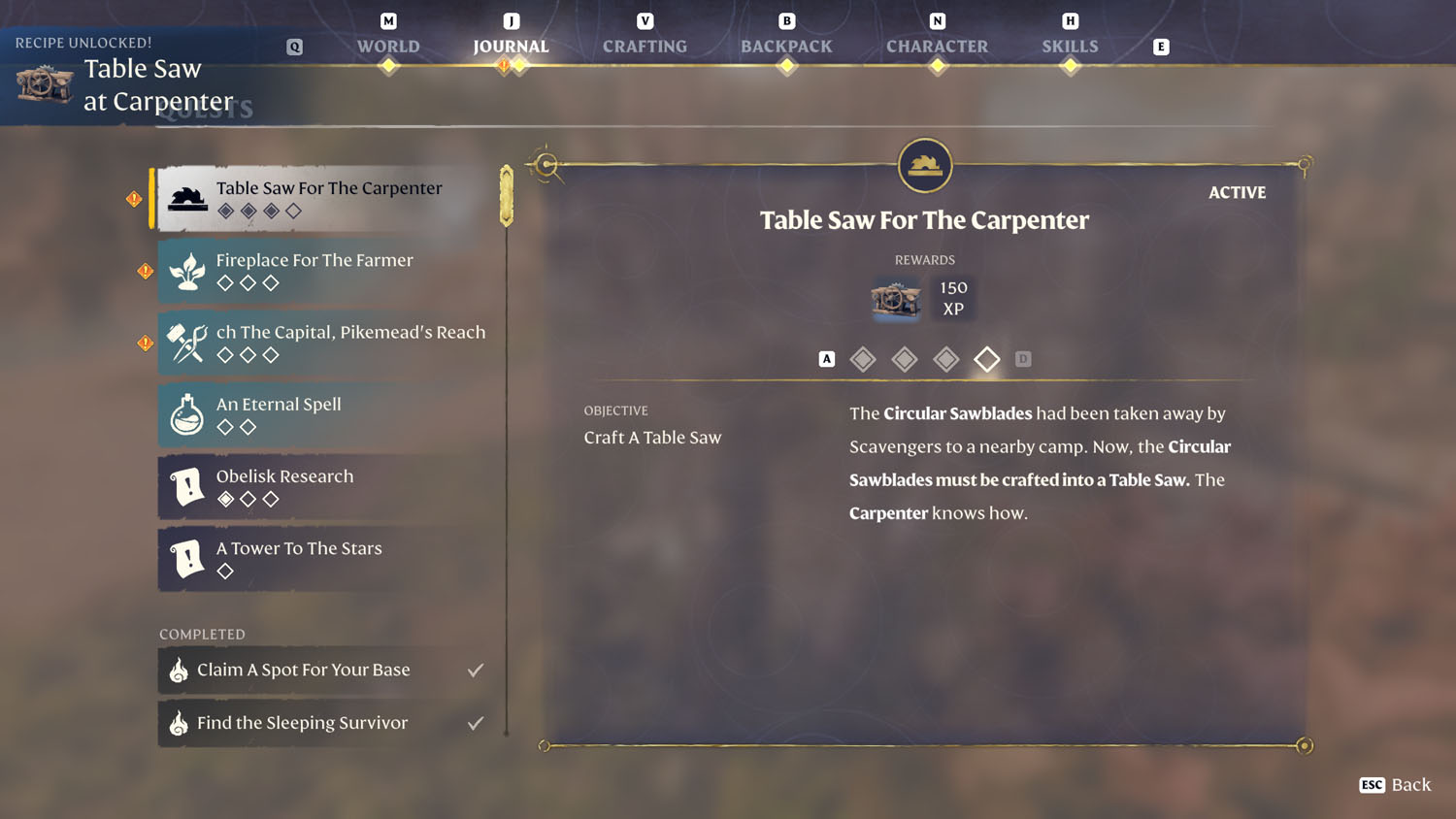This screenshot has height=819, width=1456.
Task: Click the Back button
Action: click(1396, 784)
